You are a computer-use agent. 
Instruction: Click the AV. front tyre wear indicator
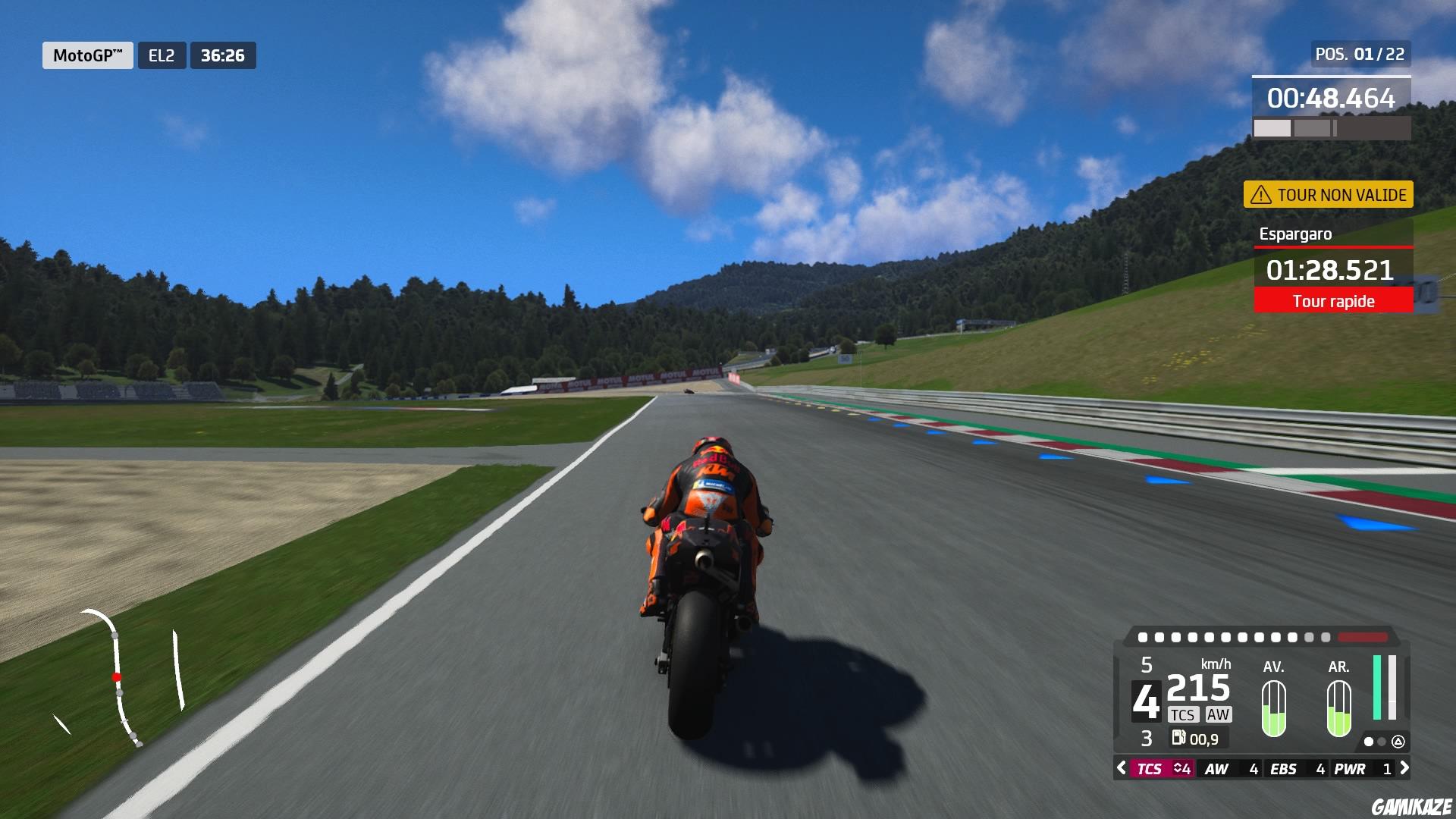coord(1273,709)
